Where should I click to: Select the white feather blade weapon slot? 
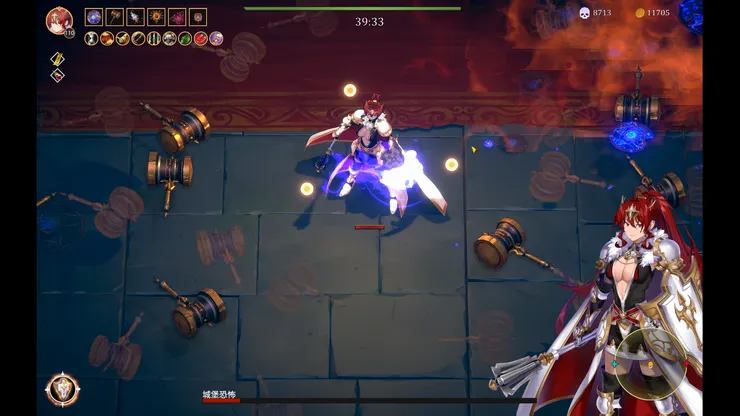point(136,17)
